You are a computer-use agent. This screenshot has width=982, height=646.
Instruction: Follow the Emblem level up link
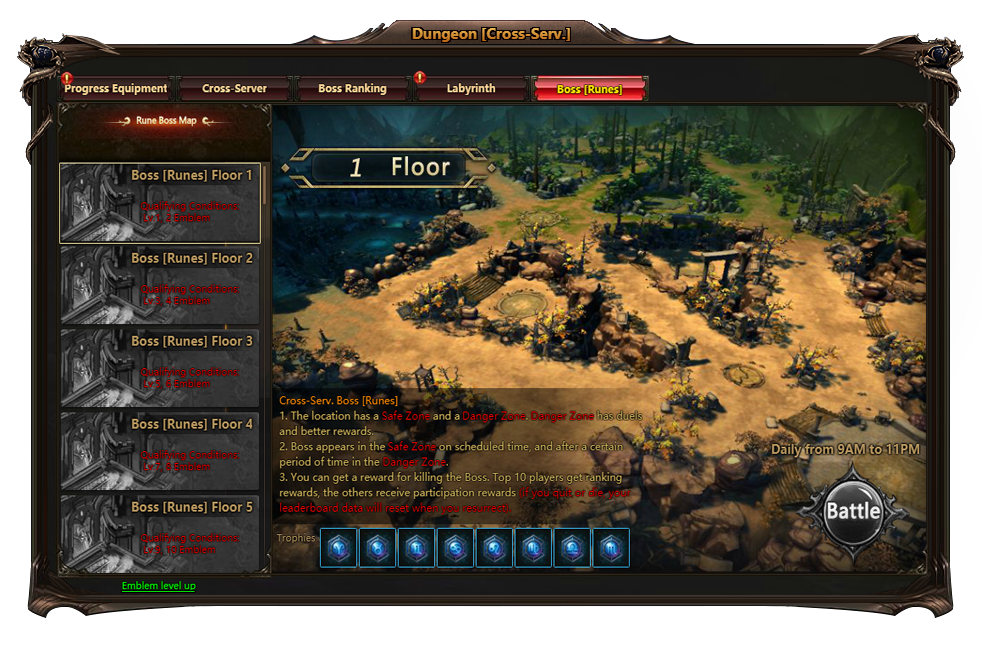[159, 586]
